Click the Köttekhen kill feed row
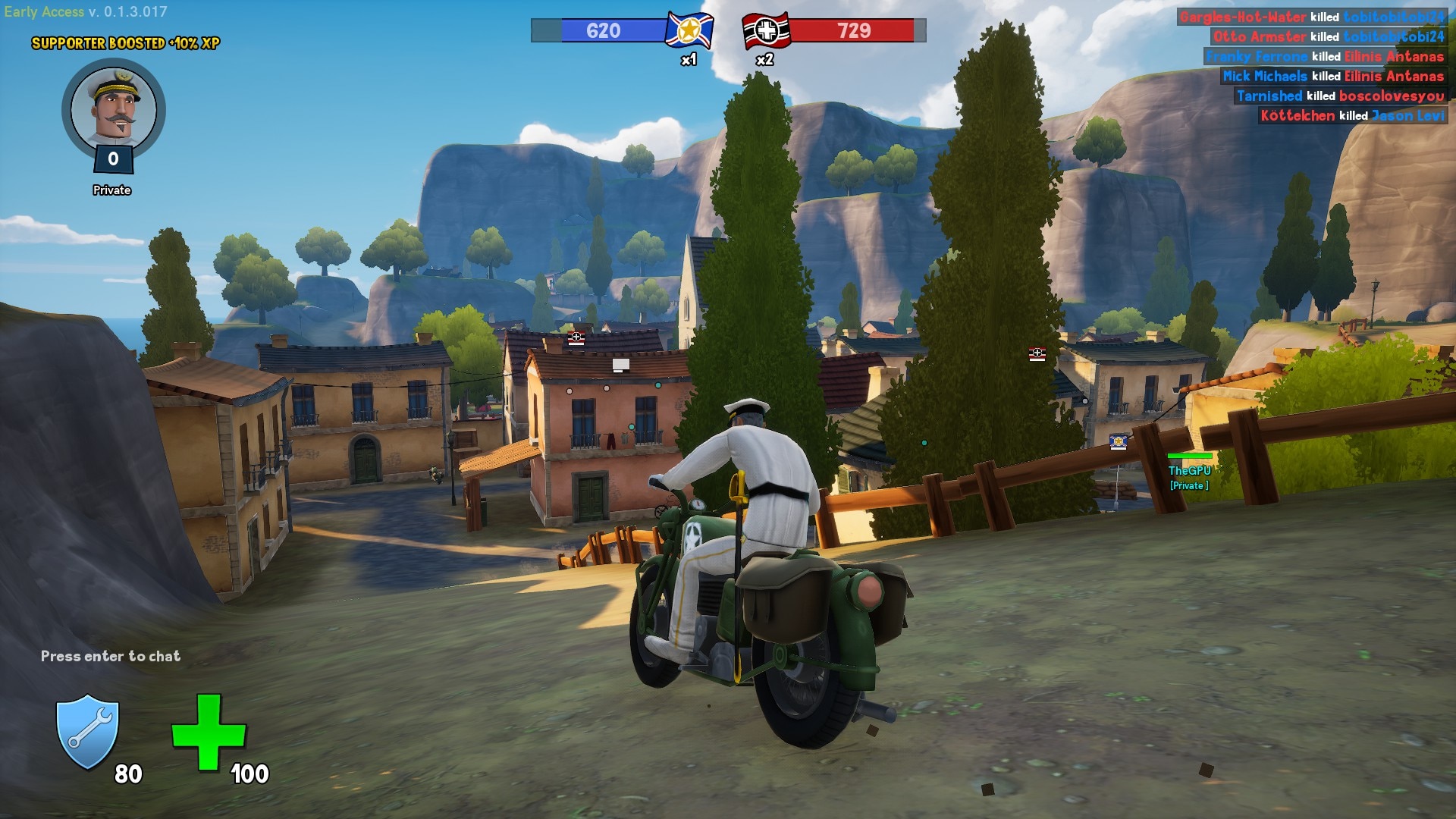This screenshot has width=1456, height=819. pyautogui.click(x=1352, y=115)
